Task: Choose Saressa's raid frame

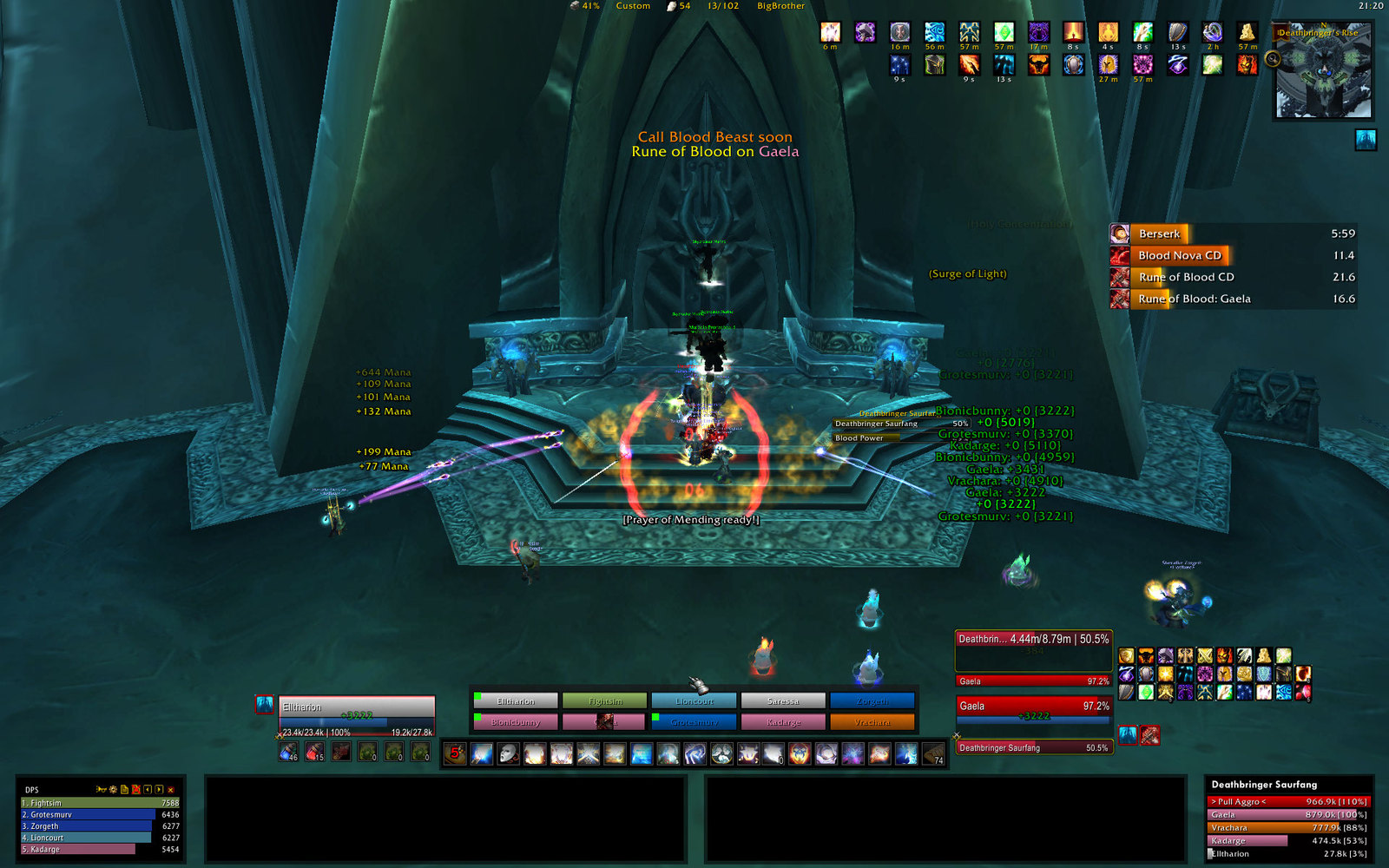Action: (783, 700)
